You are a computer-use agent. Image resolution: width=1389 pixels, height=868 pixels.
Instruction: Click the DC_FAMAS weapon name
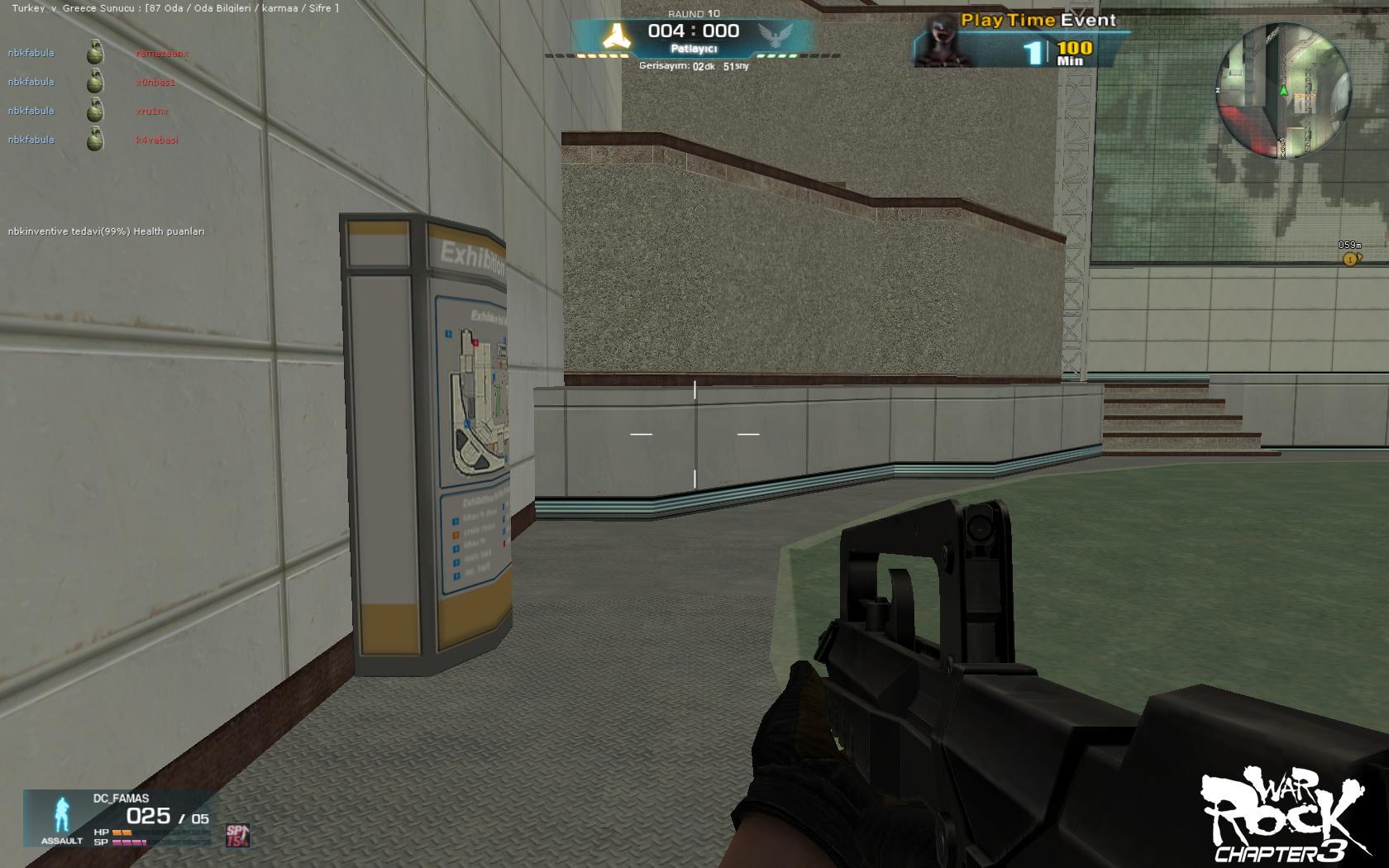point(121,799)
